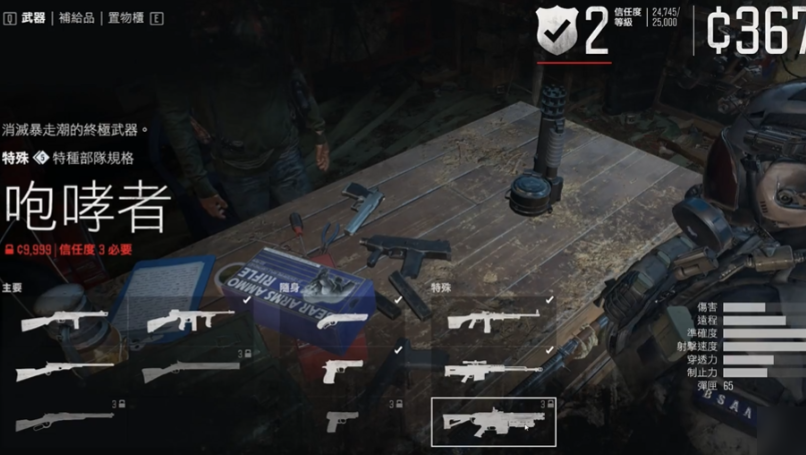Select the locked pump shotgun slot
806x455 pixels.
tap(190, 371)
